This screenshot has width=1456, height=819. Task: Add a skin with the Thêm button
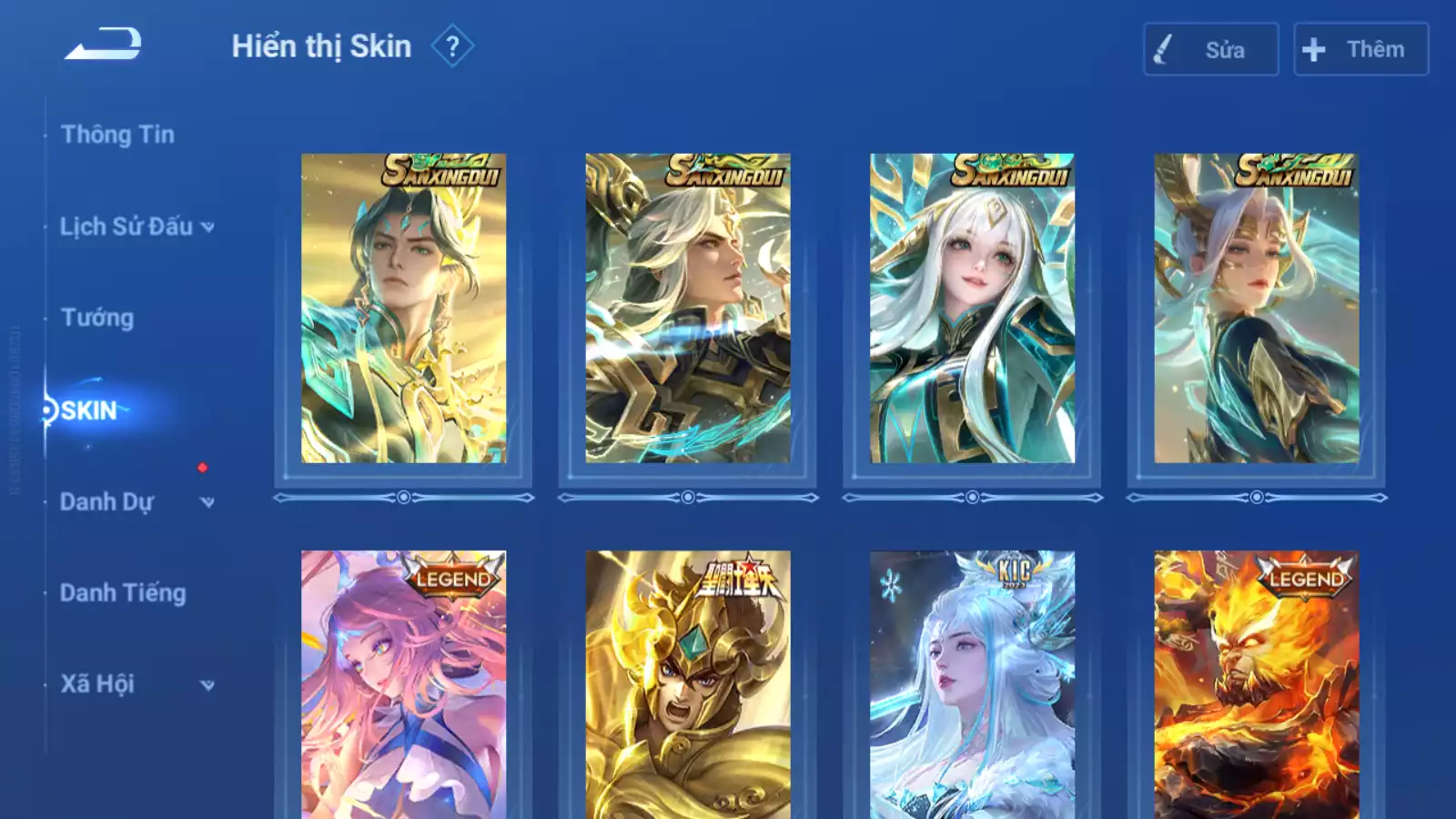pos(1360,49)
